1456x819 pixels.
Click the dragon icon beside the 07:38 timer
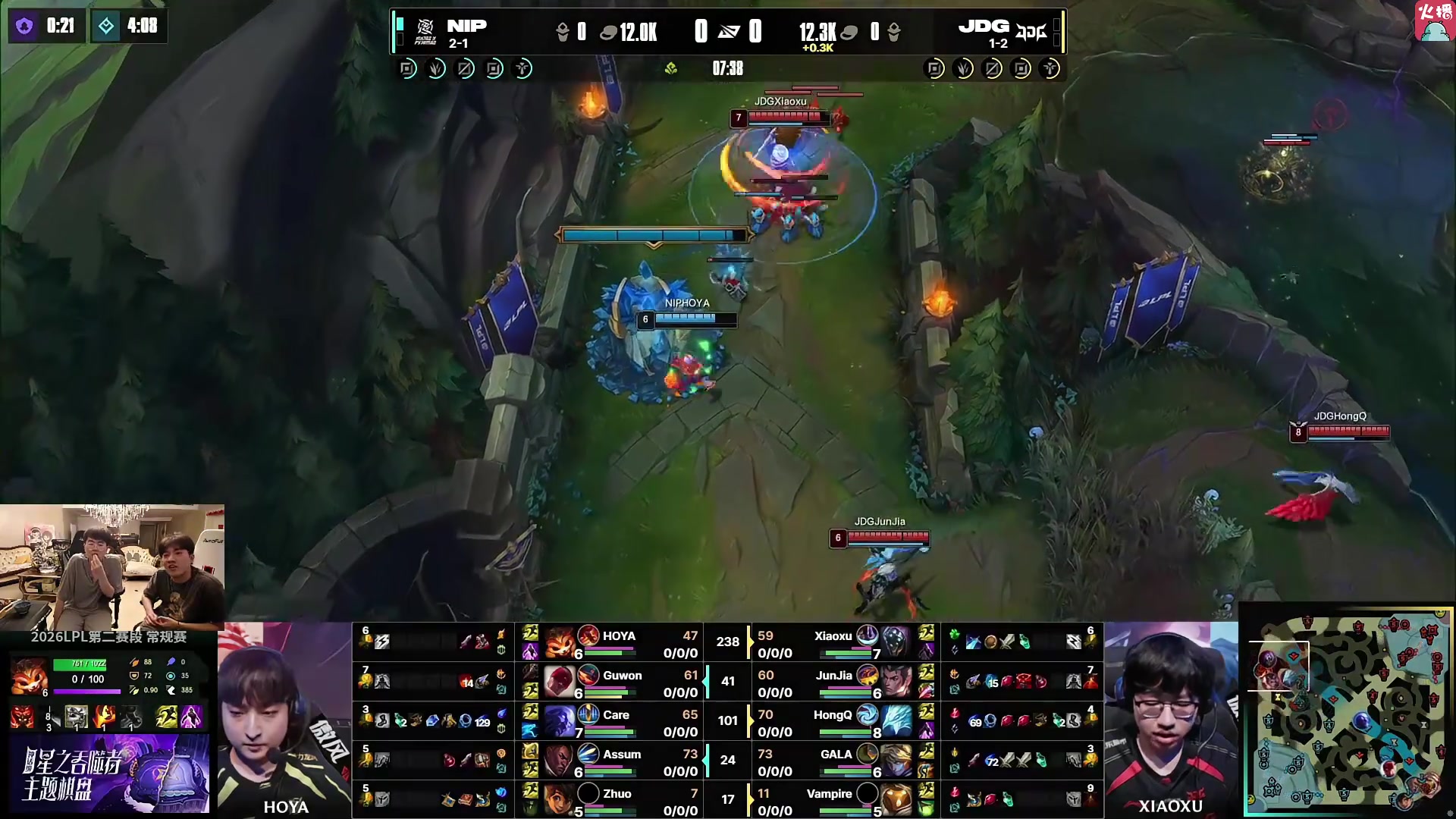pos(670,68)
